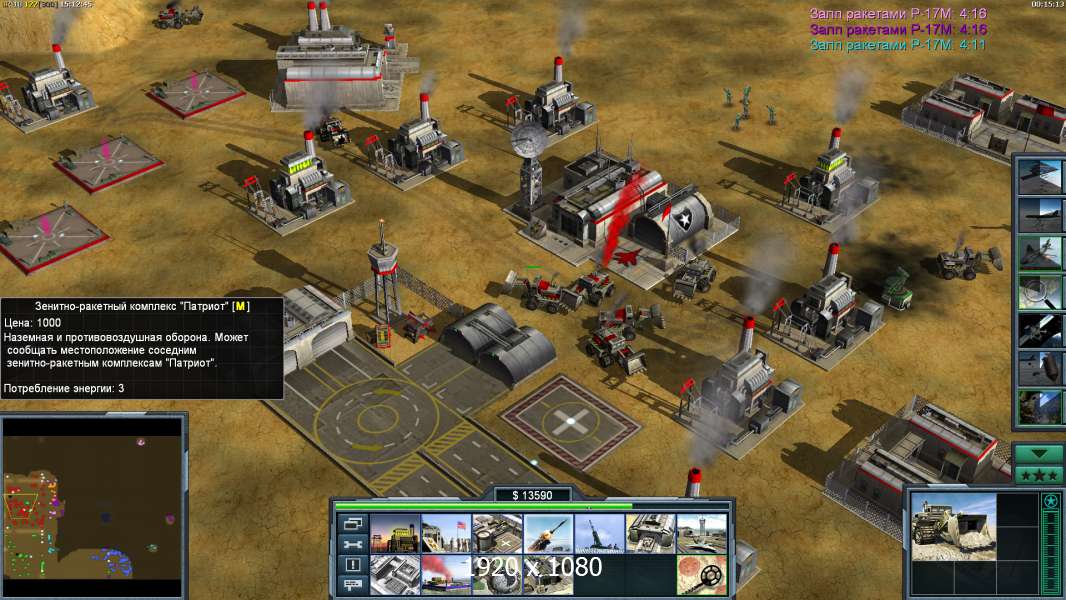Build the airfield with control tower

(700, 533)
